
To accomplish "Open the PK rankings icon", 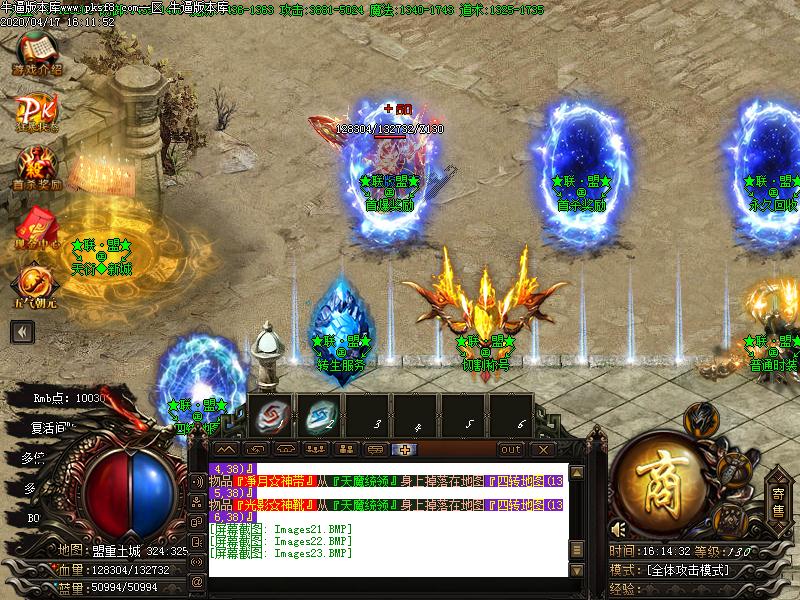I will (38, 110).
